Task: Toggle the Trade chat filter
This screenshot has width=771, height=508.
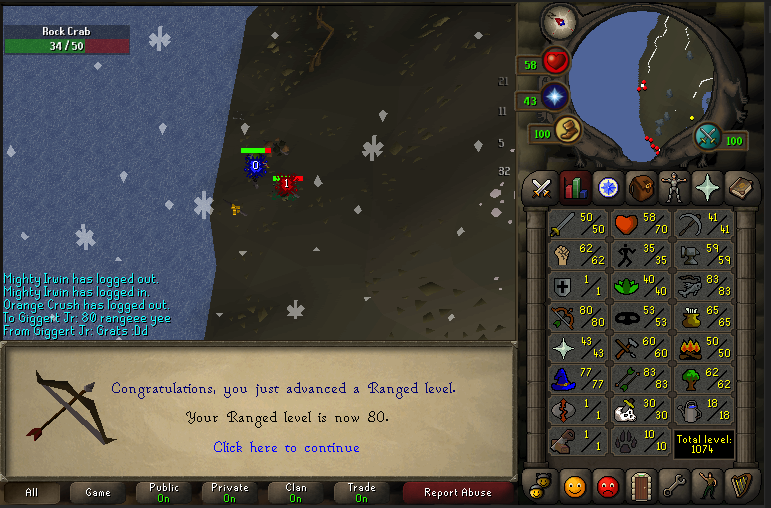Action: 361,492
